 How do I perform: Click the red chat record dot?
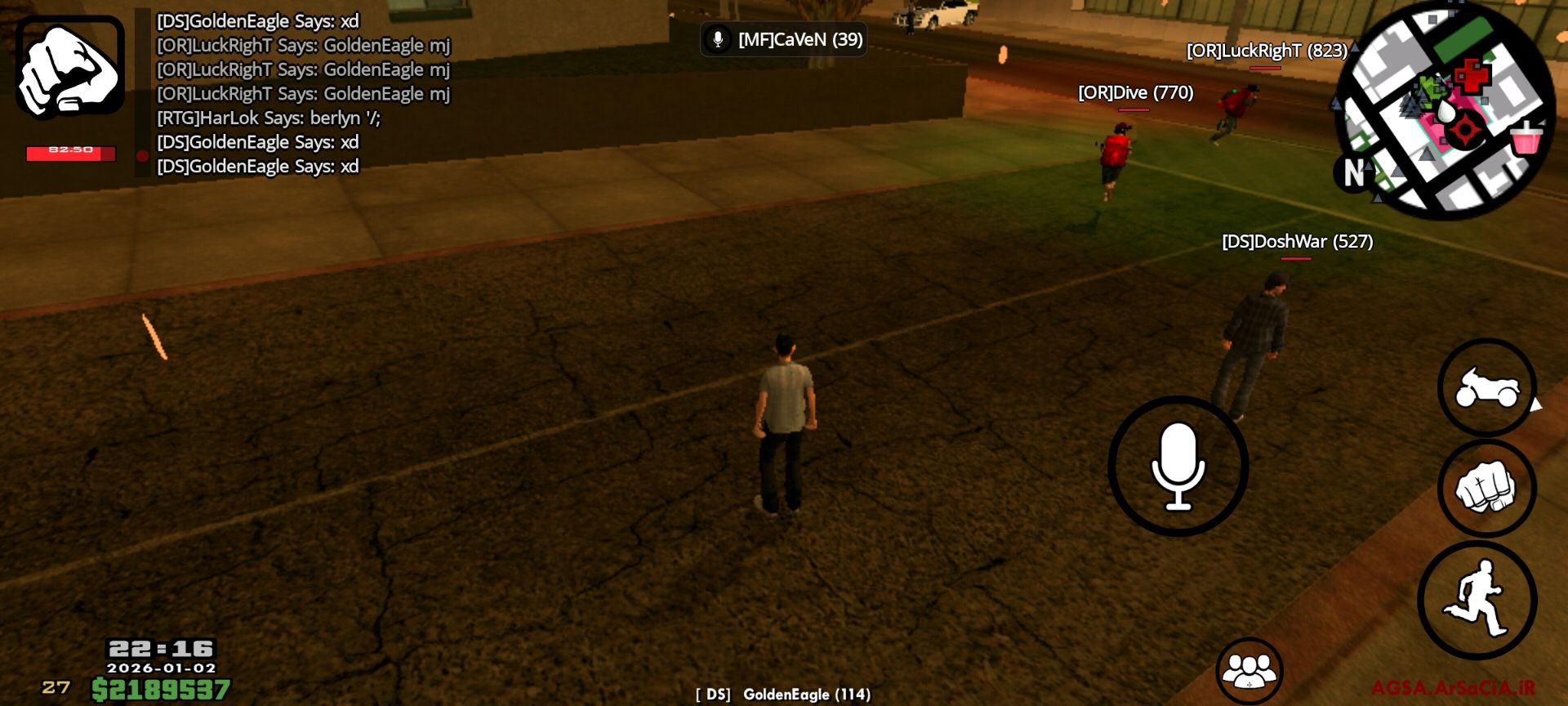pyautogui.click(x=142, y=156)
